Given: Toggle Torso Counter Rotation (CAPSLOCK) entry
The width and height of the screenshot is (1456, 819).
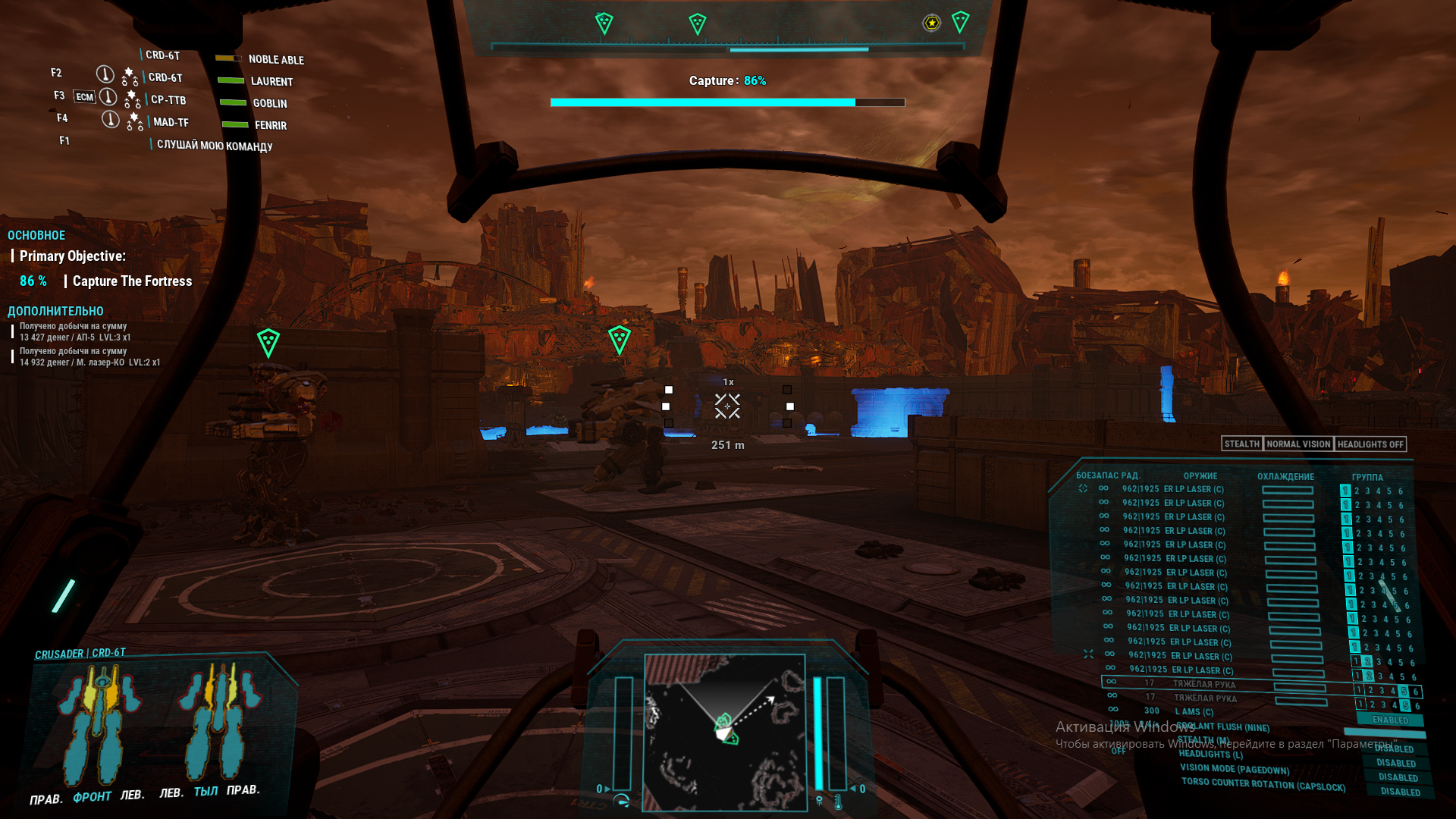Looking at the screenshot, I should coord(1263,784).
